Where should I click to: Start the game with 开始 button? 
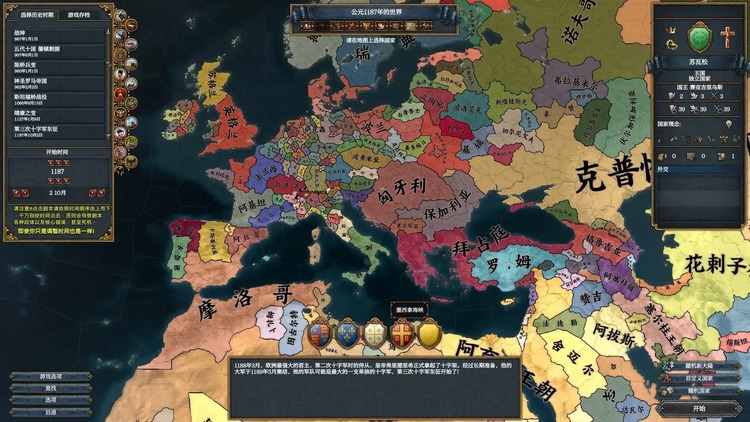point(699,408)
